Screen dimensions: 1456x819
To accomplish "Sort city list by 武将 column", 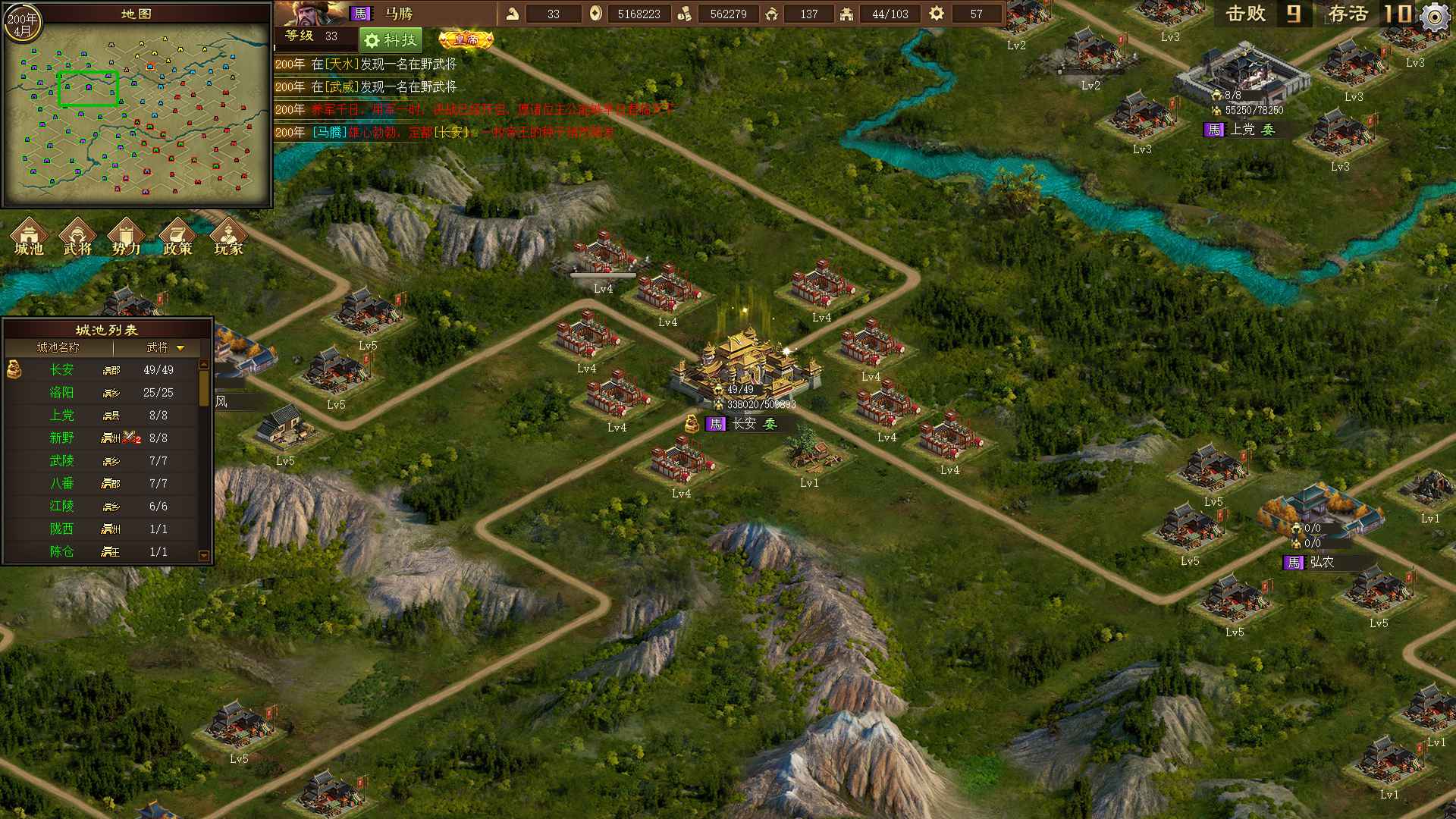I will (165, 347).
